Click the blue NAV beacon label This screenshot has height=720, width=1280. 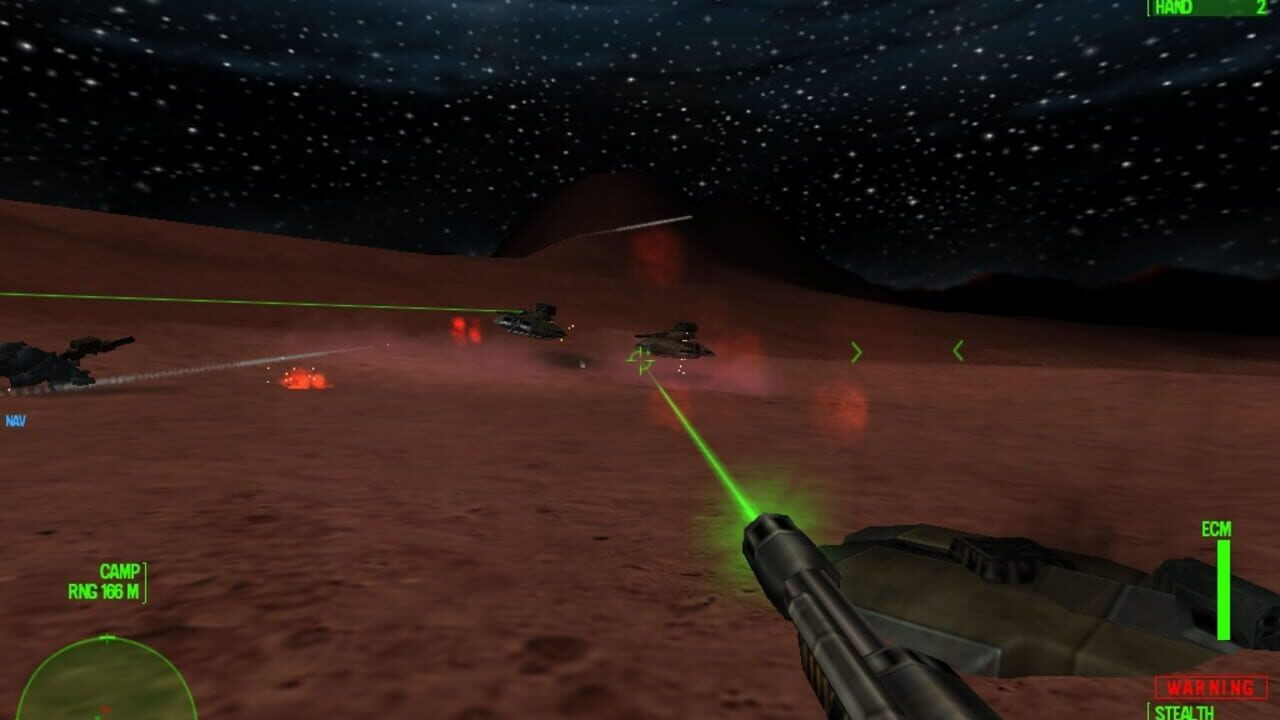15,421
